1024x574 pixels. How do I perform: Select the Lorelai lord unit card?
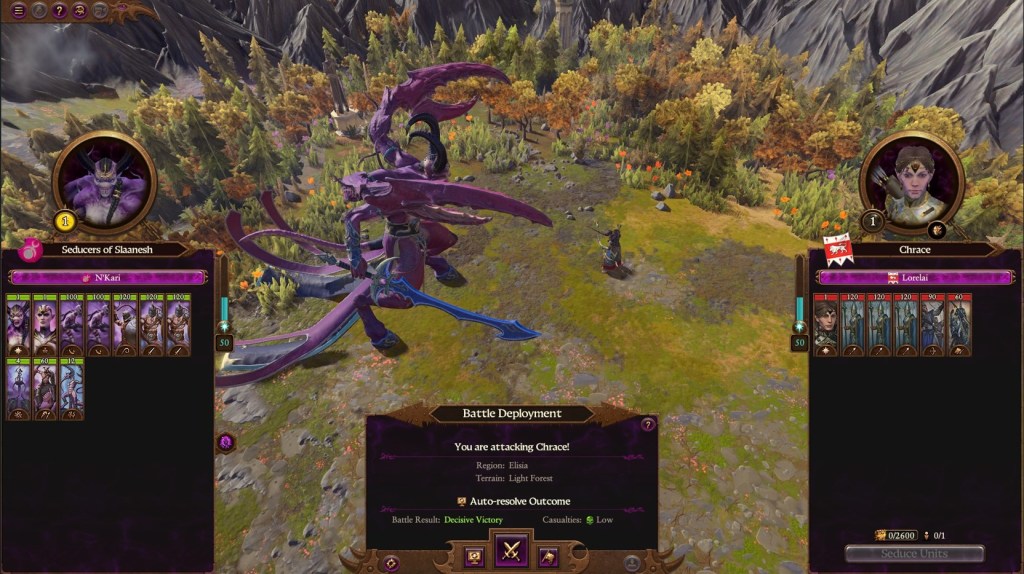point(825,326)
